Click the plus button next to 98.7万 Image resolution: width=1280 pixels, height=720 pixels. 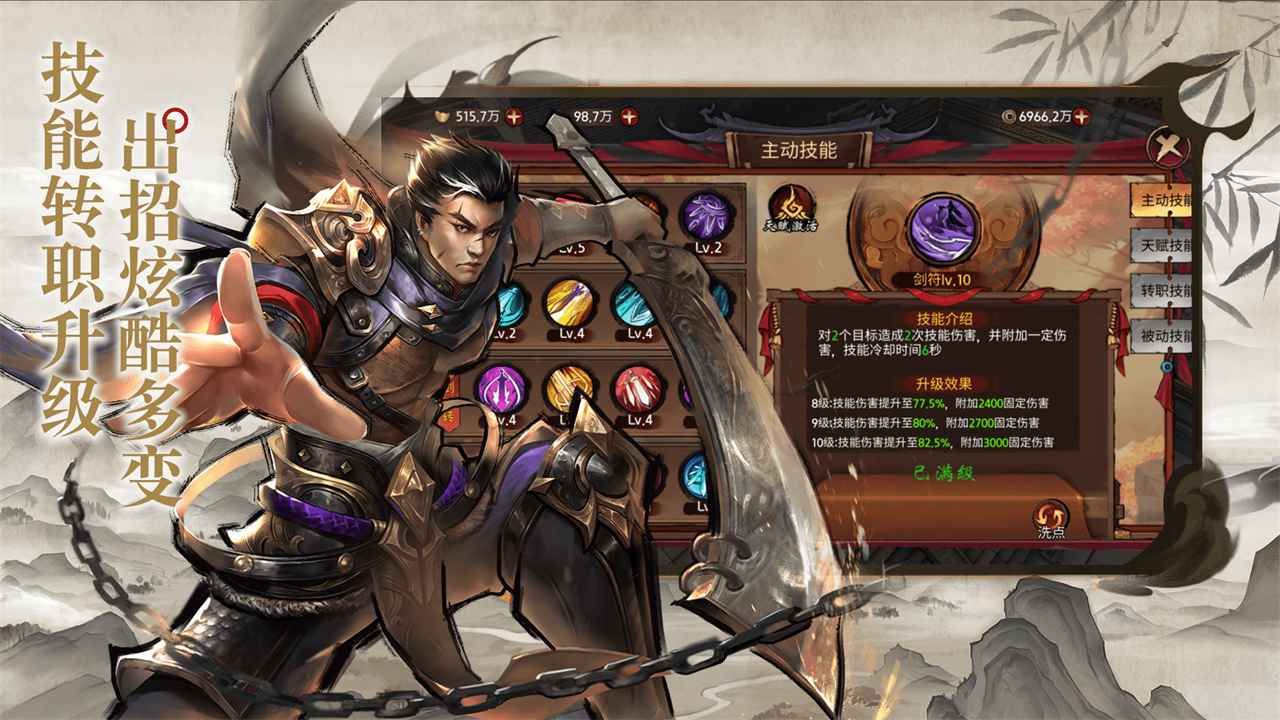(630, 116)
